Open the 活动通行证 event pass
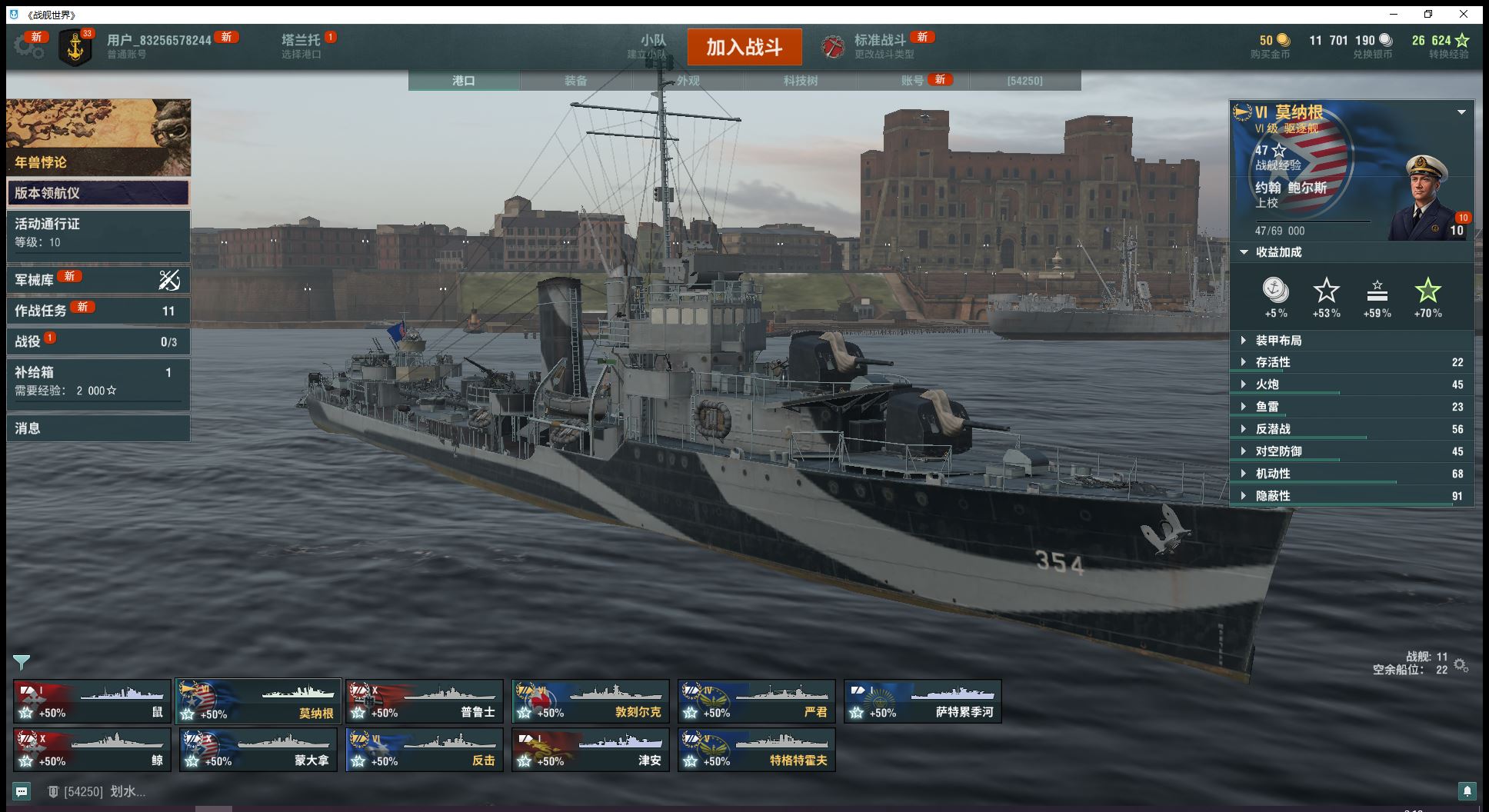 (98, 232)
